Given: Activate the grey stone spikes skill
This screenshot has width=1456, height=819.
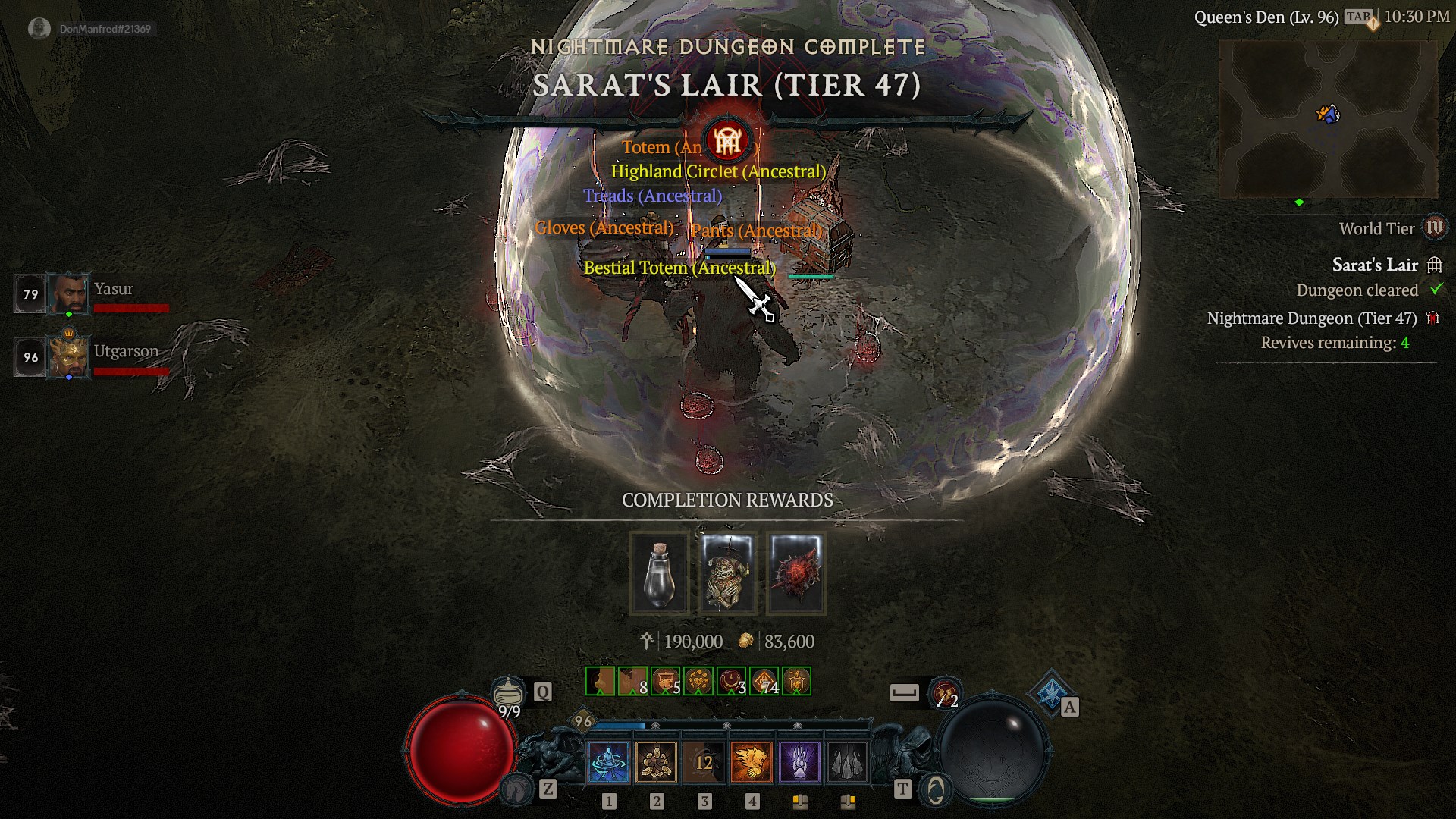Looking at the screenshot, I should tap(847, 761).
